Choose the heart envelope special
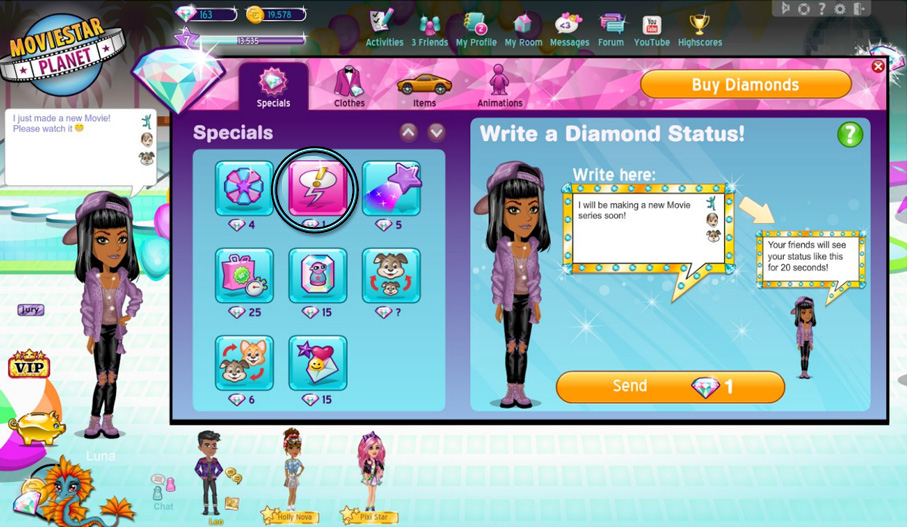 pyautogui.click(x=318, y=362)
